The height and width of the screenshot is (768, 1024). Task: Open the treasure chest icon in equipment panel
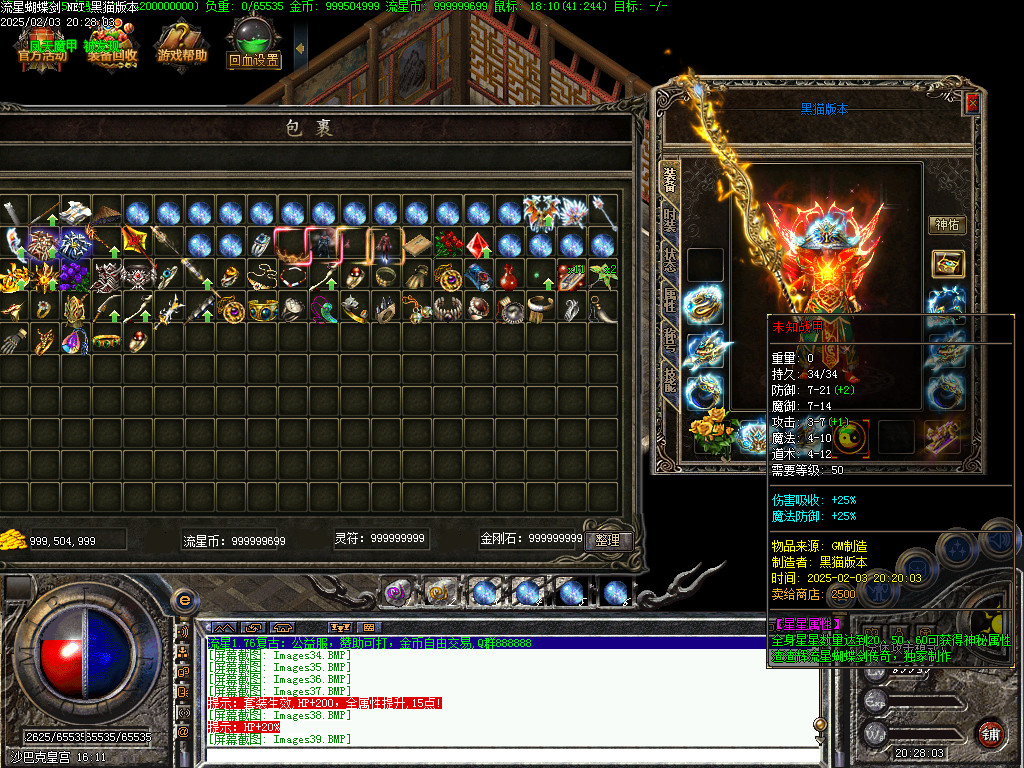[x=947, y=264]
